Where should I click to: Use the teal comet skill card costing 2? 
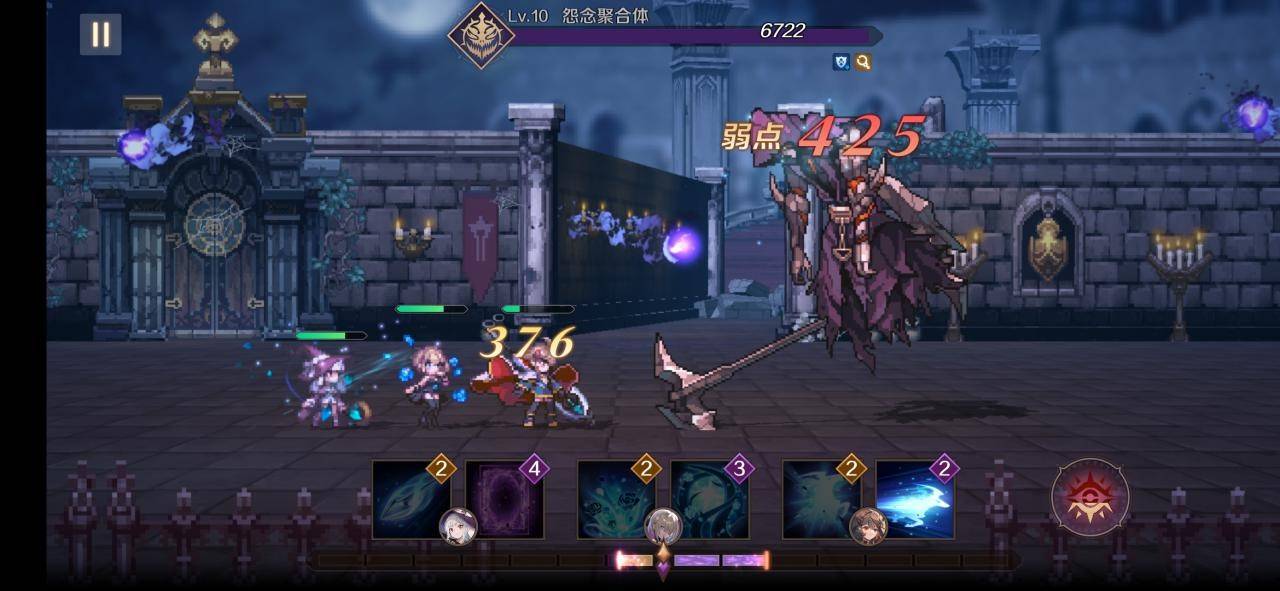(408, 497)
